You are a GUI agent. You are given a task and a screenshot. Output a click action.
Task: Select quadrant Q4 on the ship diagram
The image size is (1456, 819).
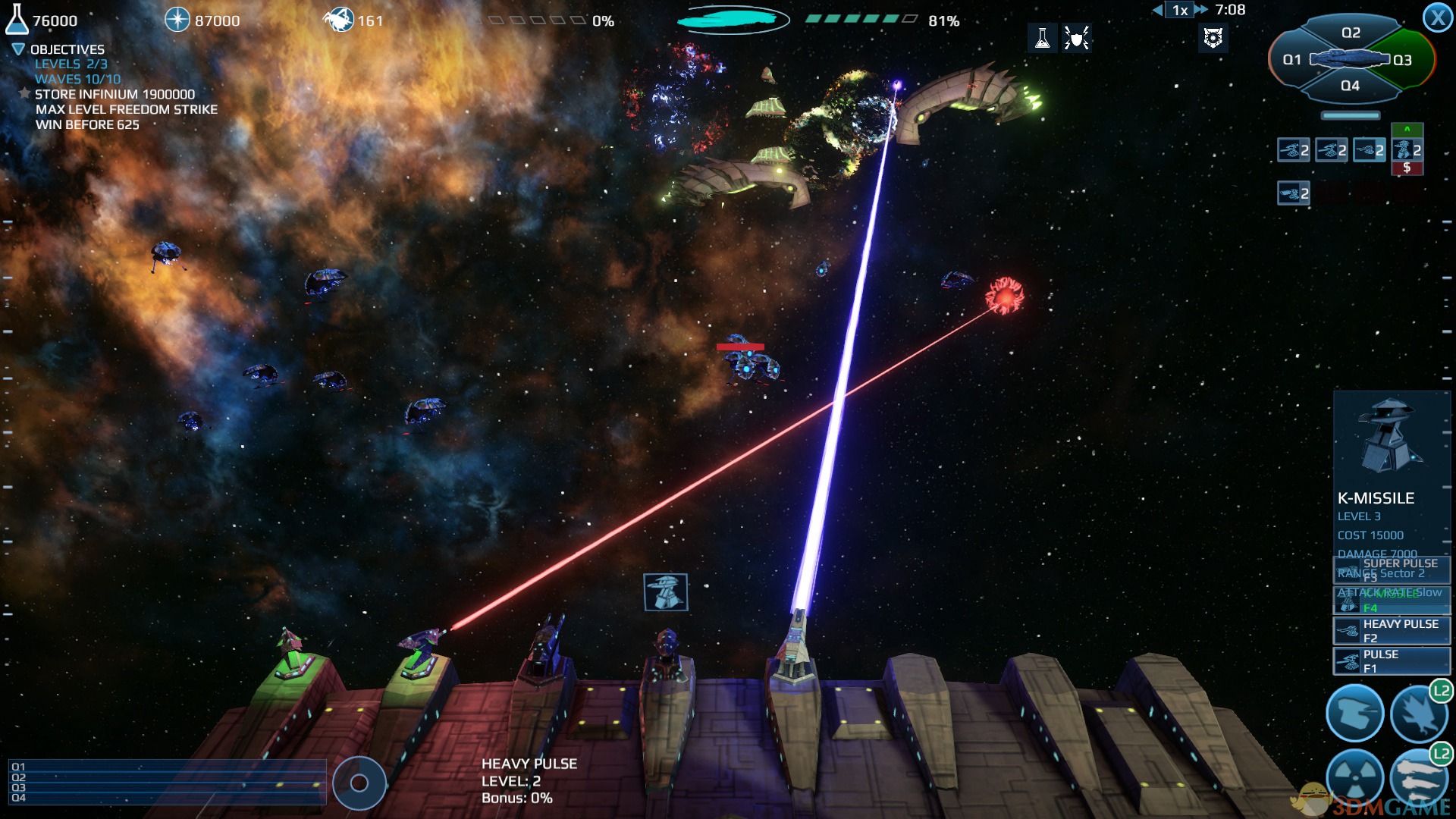(x=1350, y=86)
